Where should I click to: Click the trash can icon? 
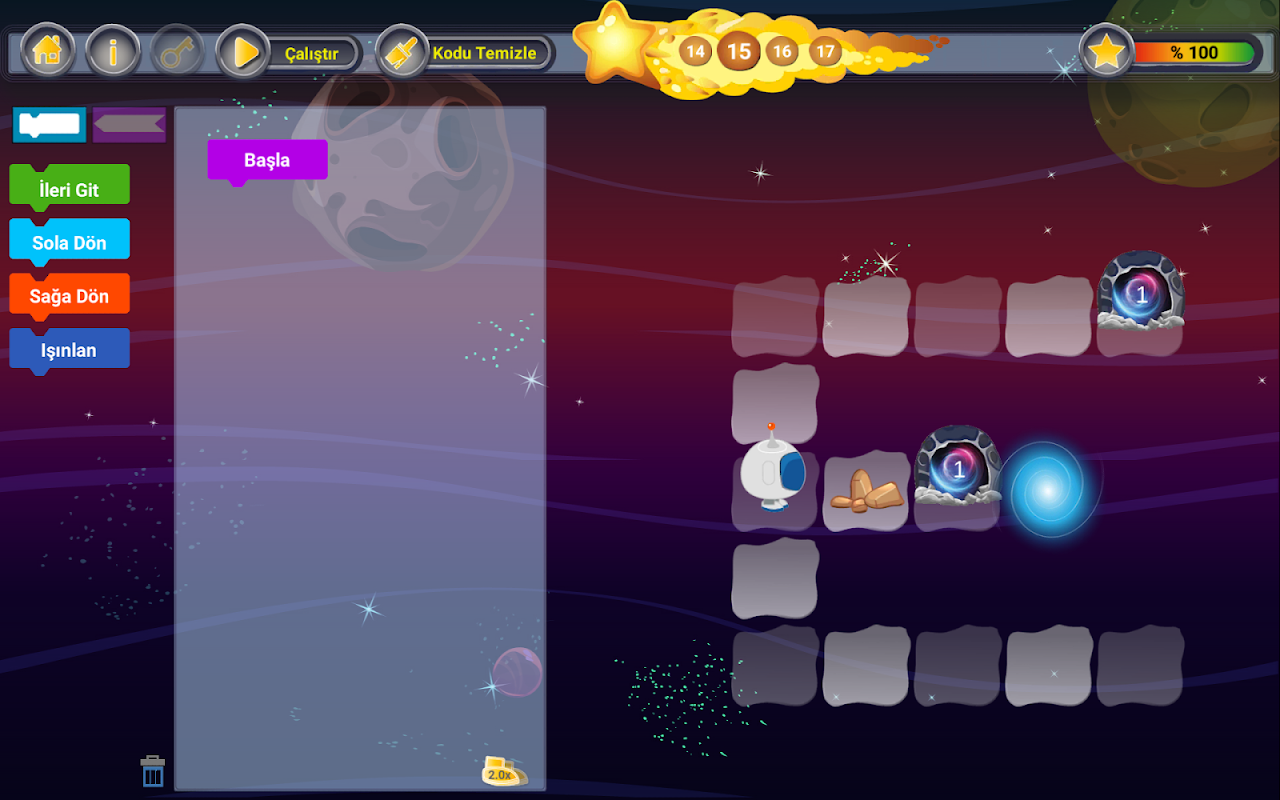tap(153, 772)
